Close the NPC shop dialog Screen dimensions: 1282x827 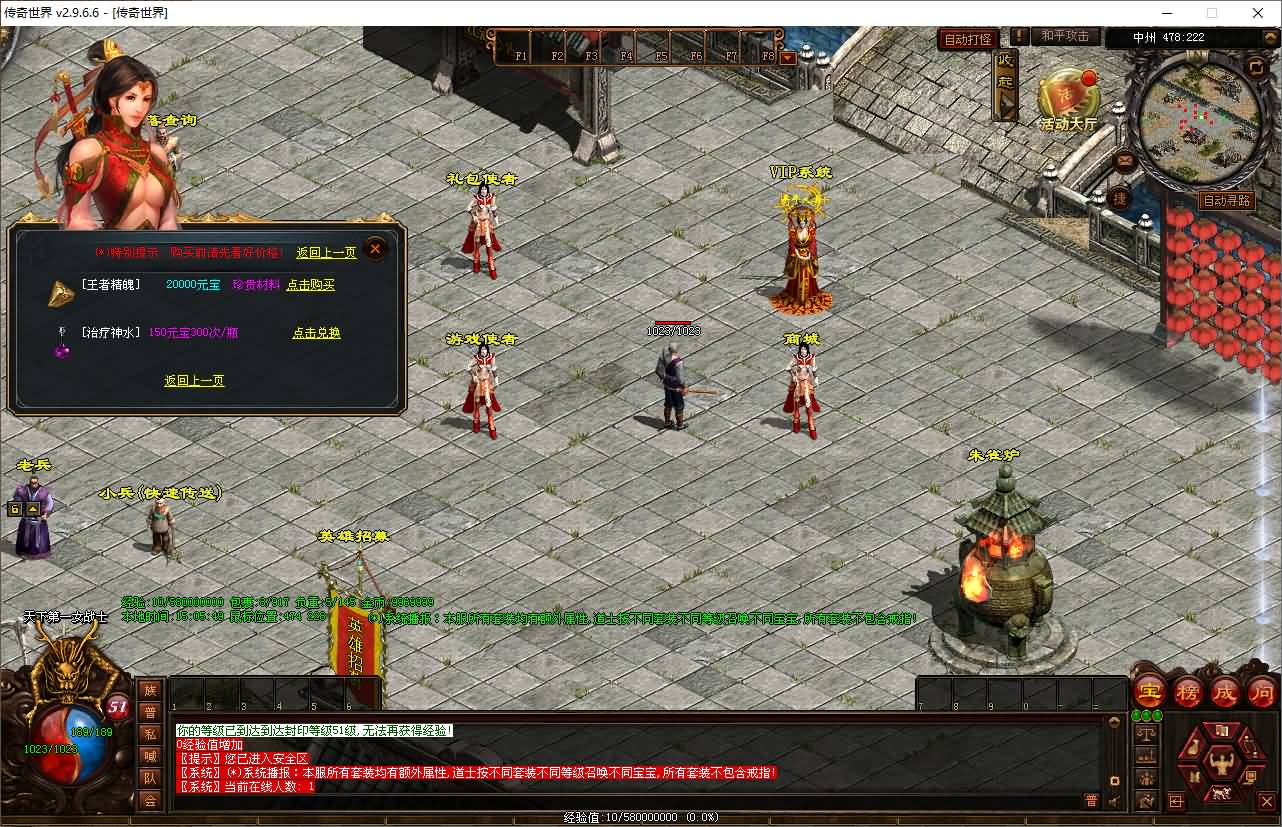click(x=375, y=249)
